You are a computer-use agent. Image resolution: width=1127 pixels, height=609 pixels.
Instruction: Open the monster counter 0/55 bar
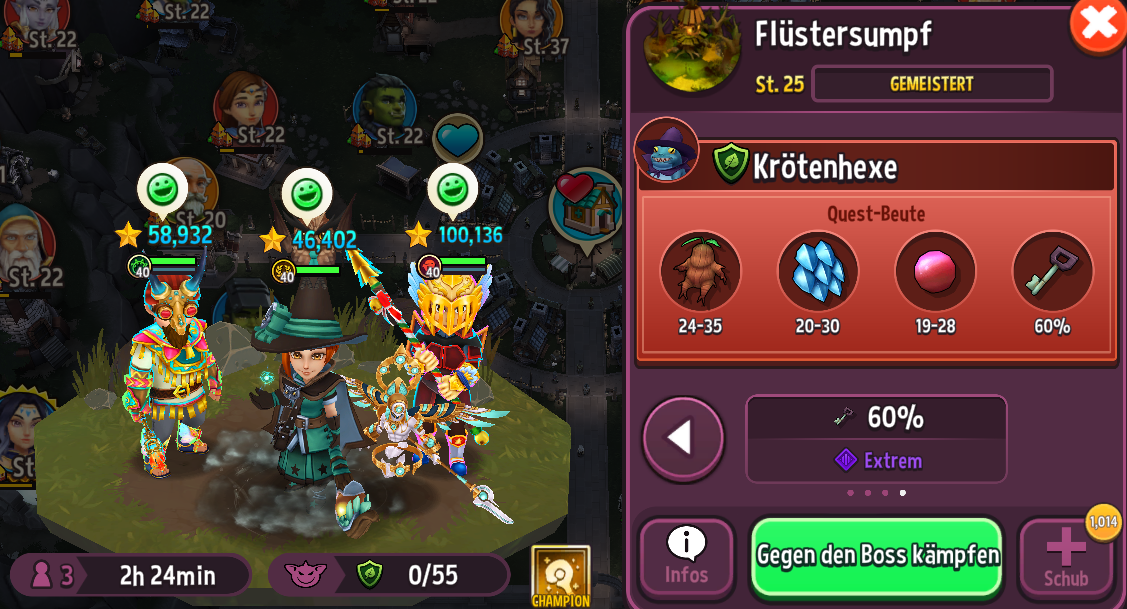(388, 575)
